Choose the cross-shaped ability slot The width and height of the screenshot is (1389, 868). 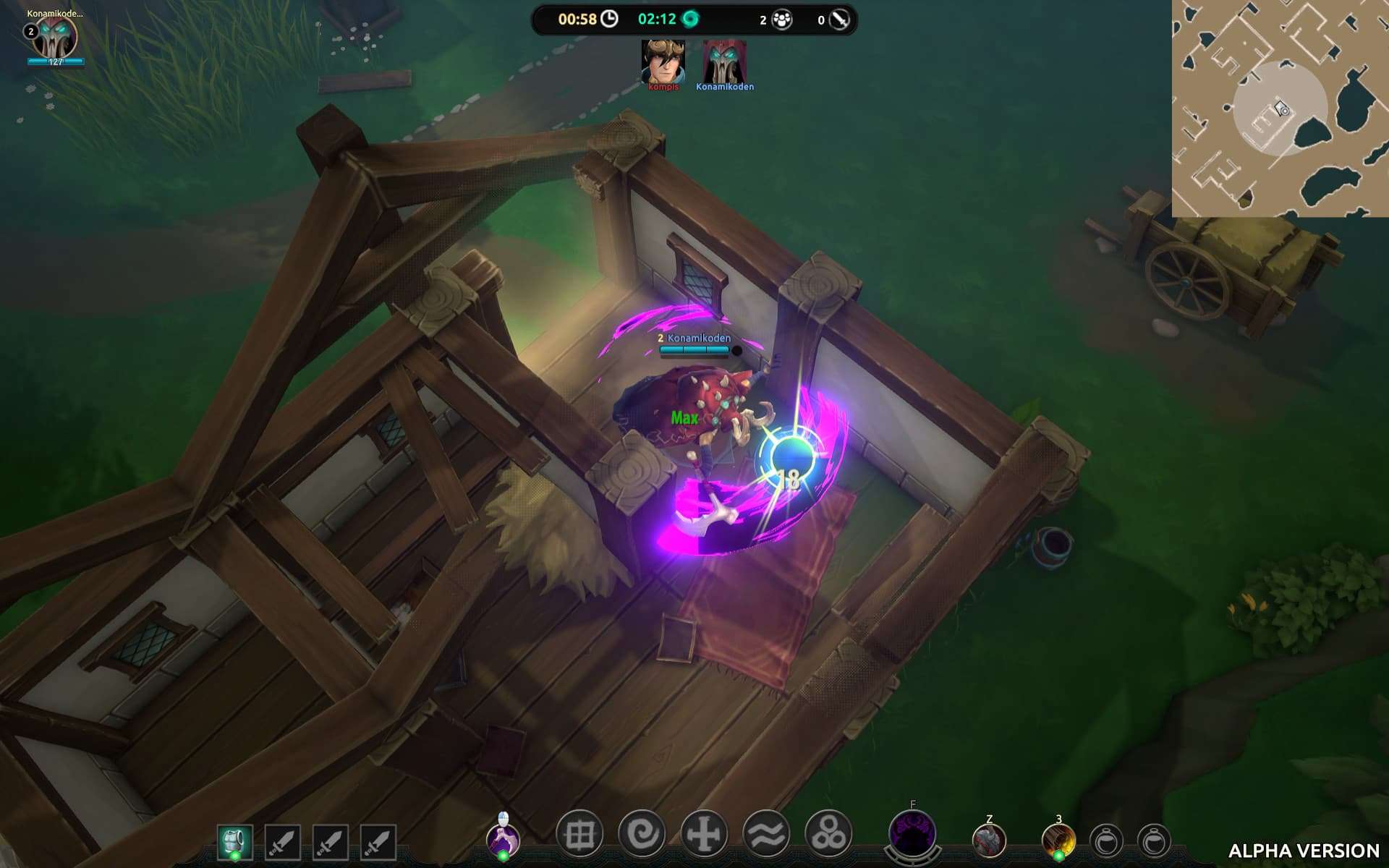704,835
